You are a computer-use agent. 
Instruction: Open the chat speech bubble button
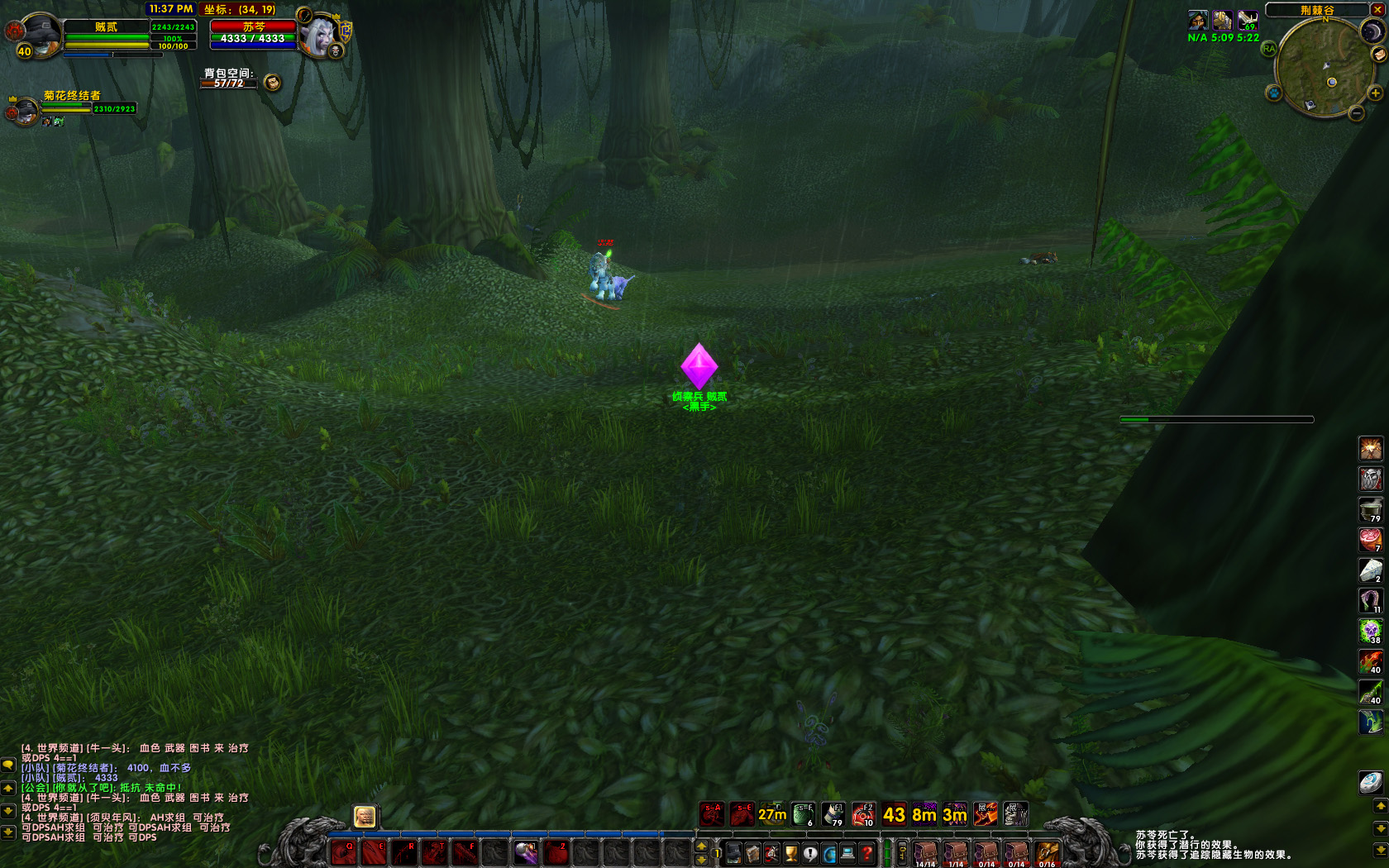coord(8,765)
